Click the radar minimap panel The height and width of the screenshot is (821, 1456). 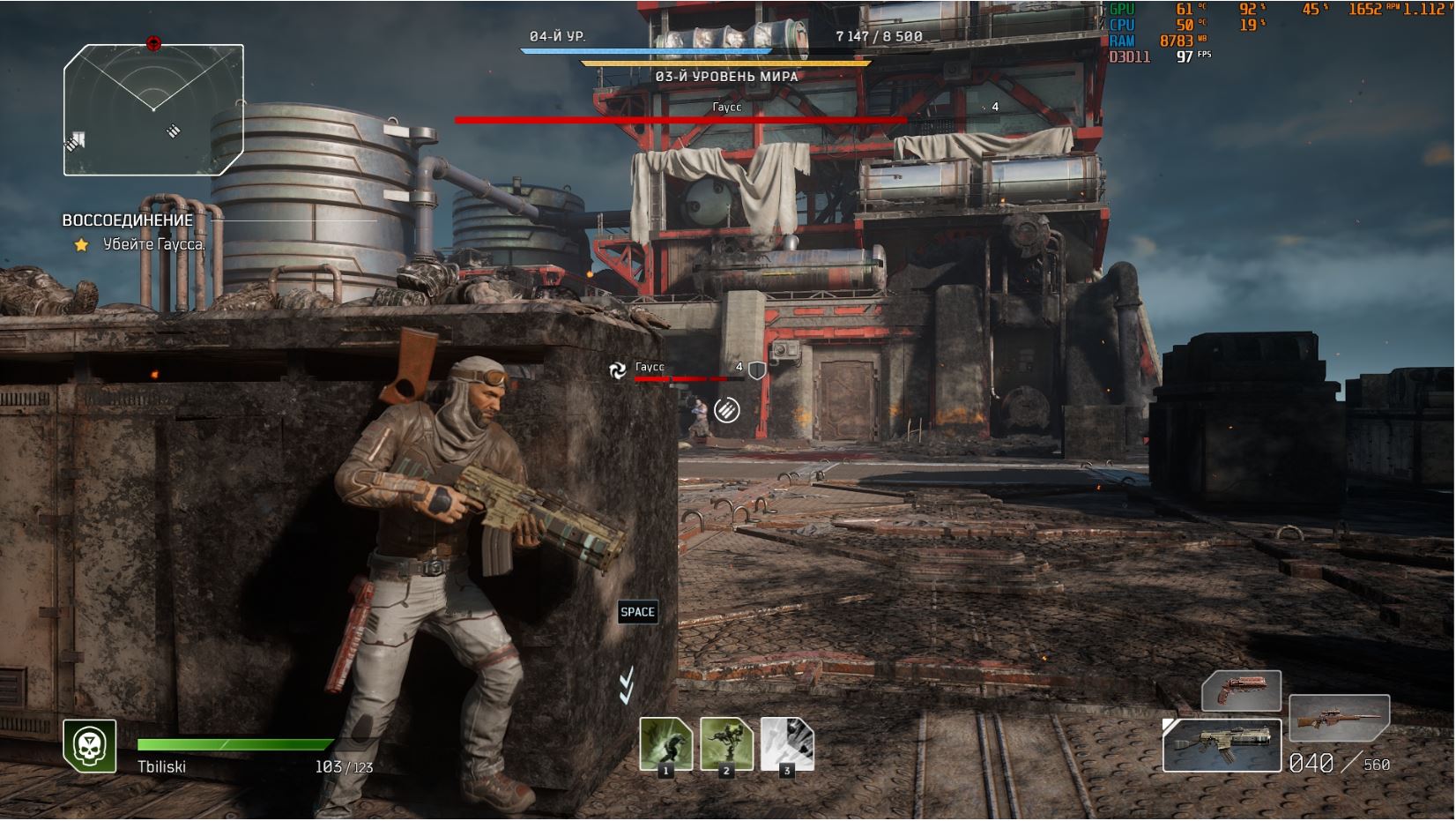pos(153,109)
